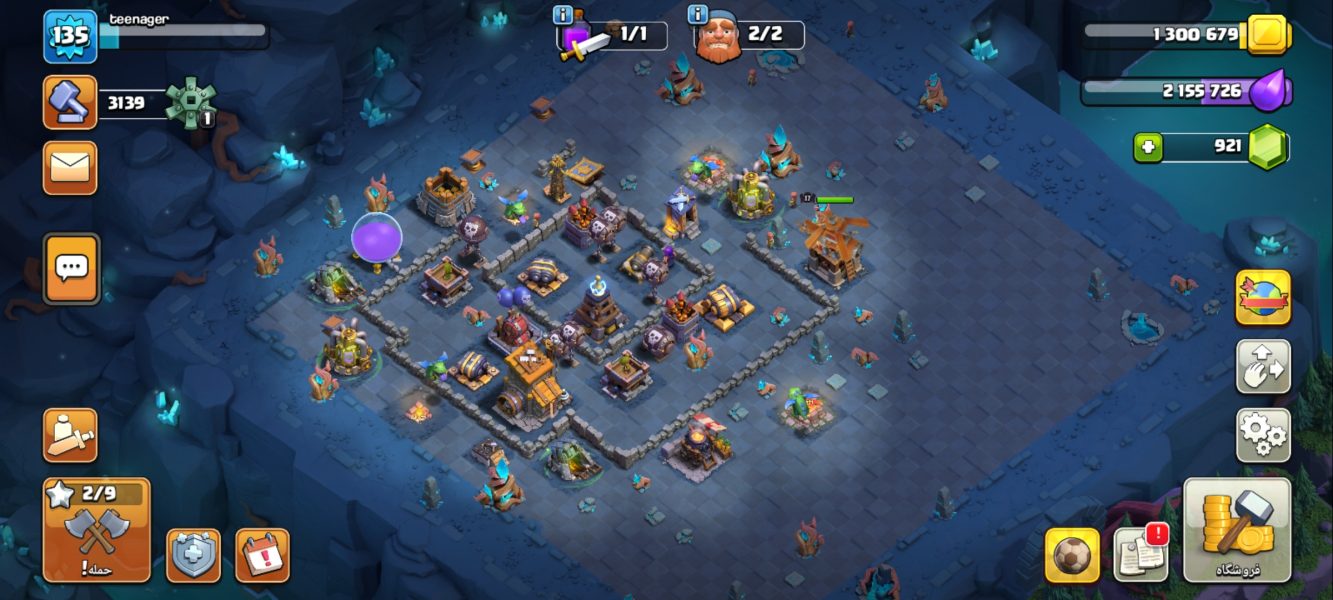The height and width of the screenshot is (600, 1333).
Task: Open the troop overview button
Action: pos(70,435)
